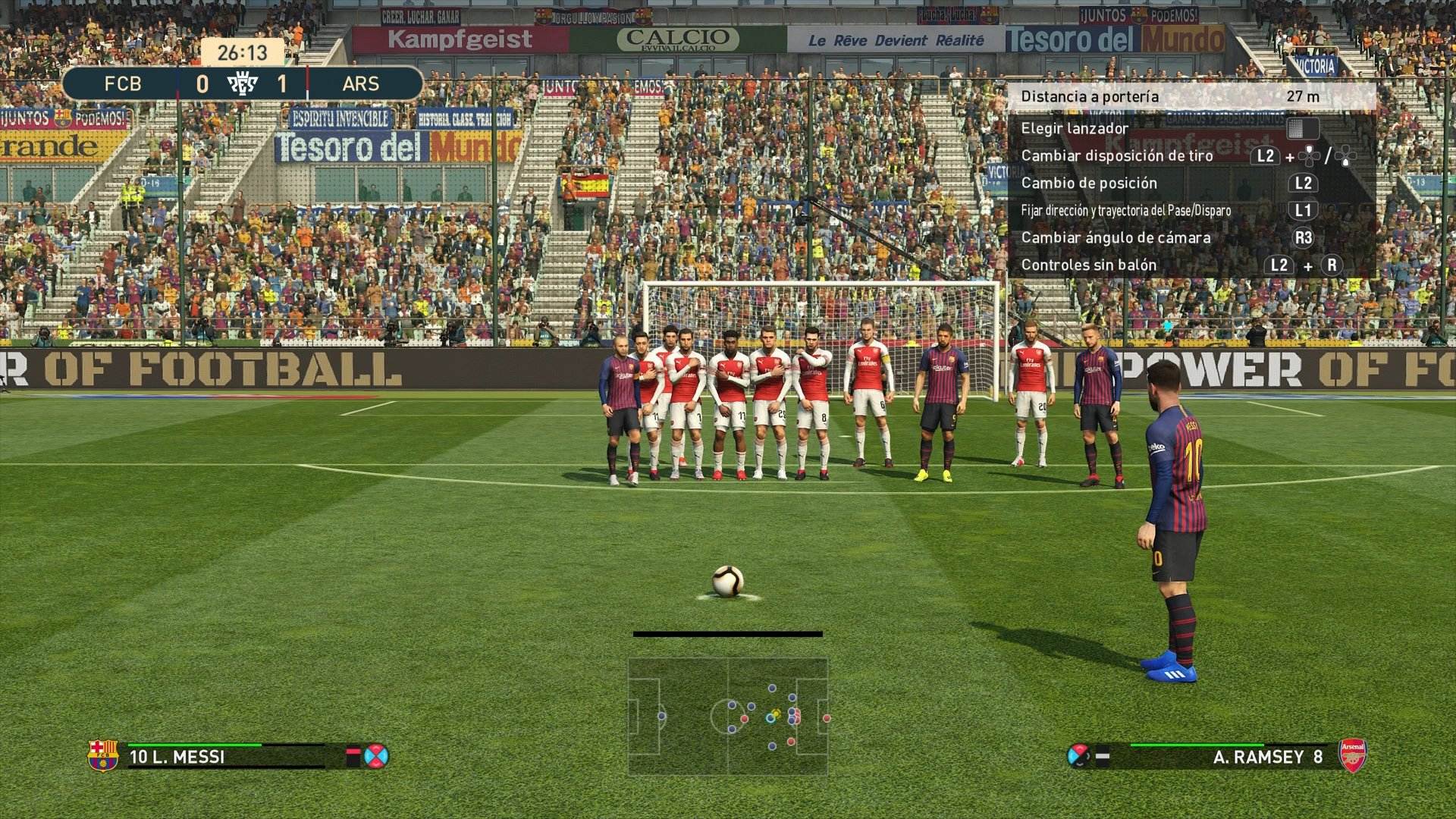Screen dimensions: 1456x819
Task: Click the R stick icon in Controles sin balón
Action: click(1332, 265)
